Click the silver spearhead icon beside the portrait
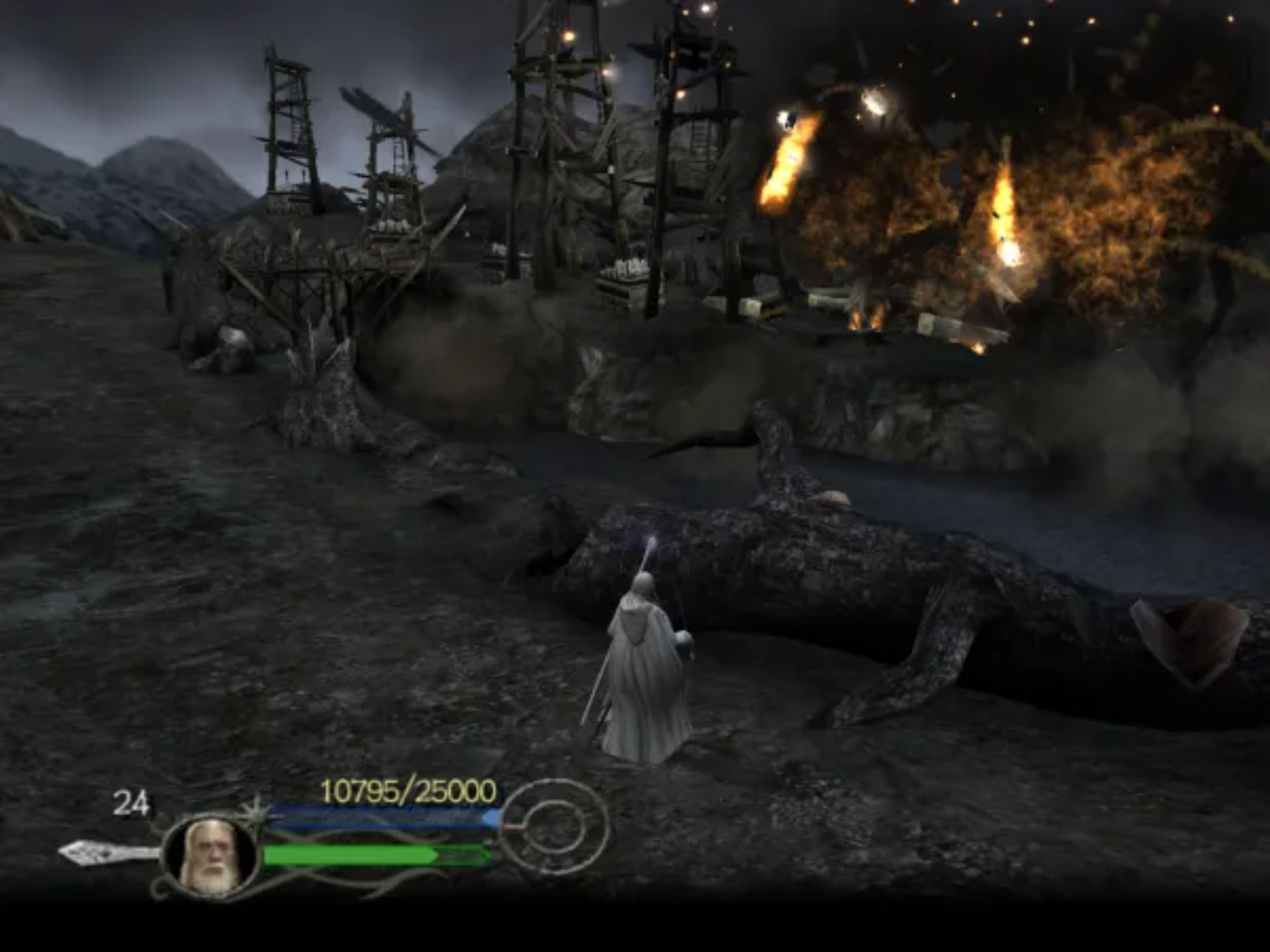Screen dimensions: 1270x952 [x=106, y=852]
